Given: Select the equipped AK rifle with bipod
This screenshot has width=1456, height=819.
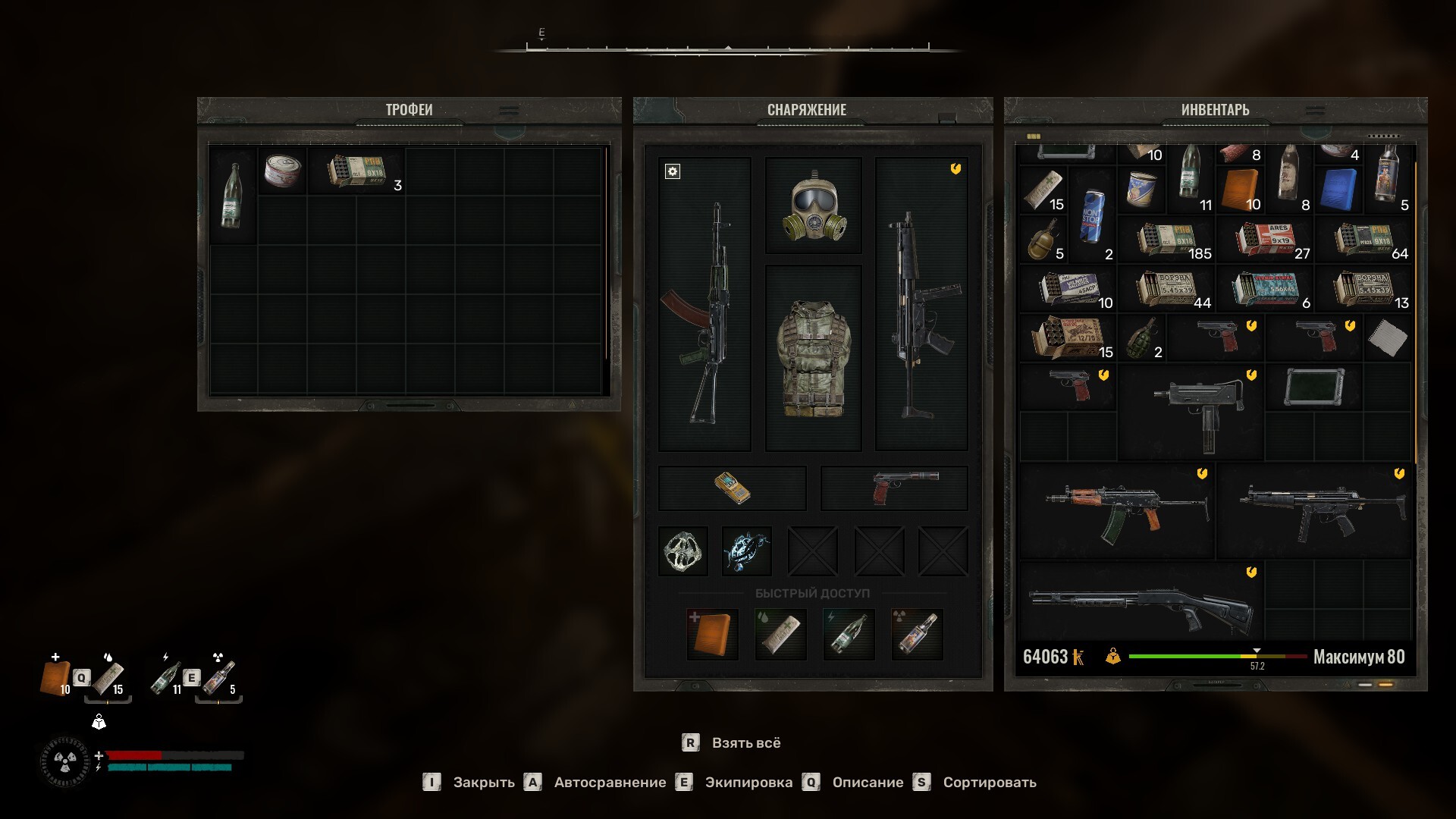Looking at the screenshot, I should click(704, 305).
